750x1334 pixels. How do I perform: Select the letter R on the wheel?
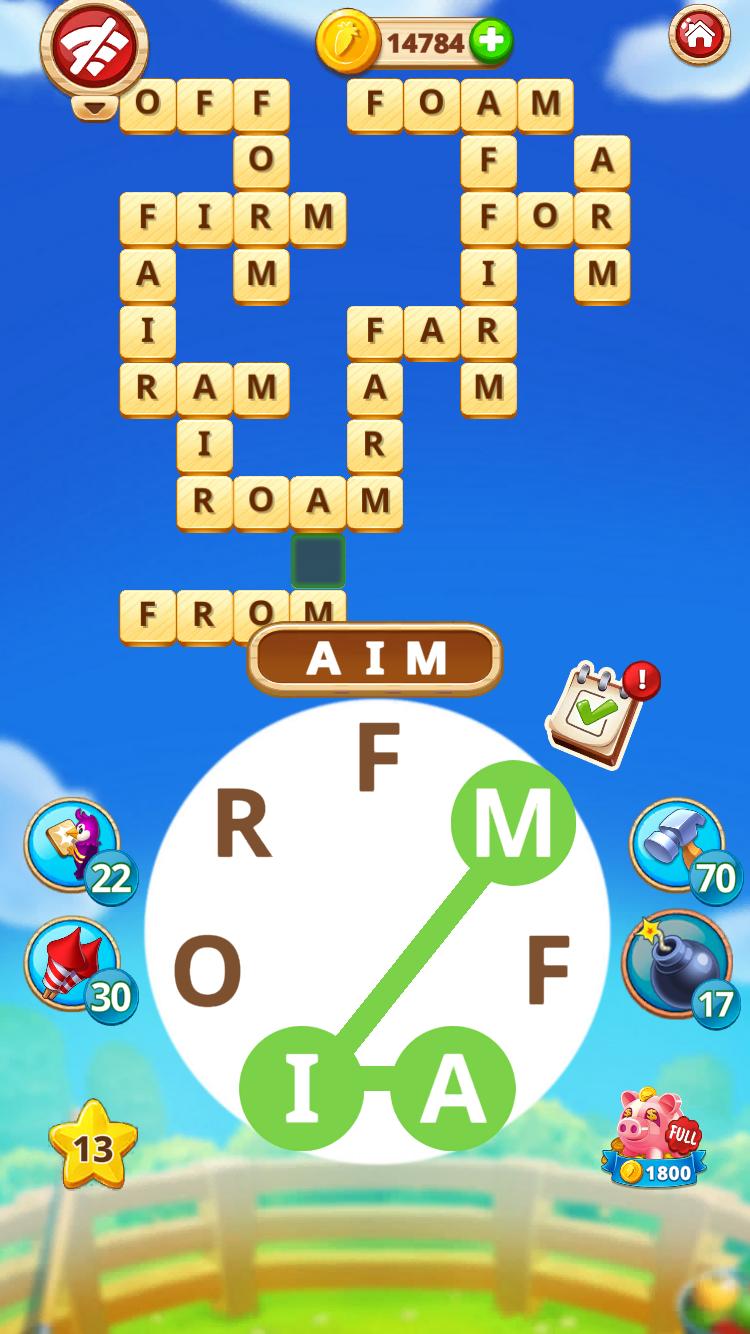click(x=243, y=827)
